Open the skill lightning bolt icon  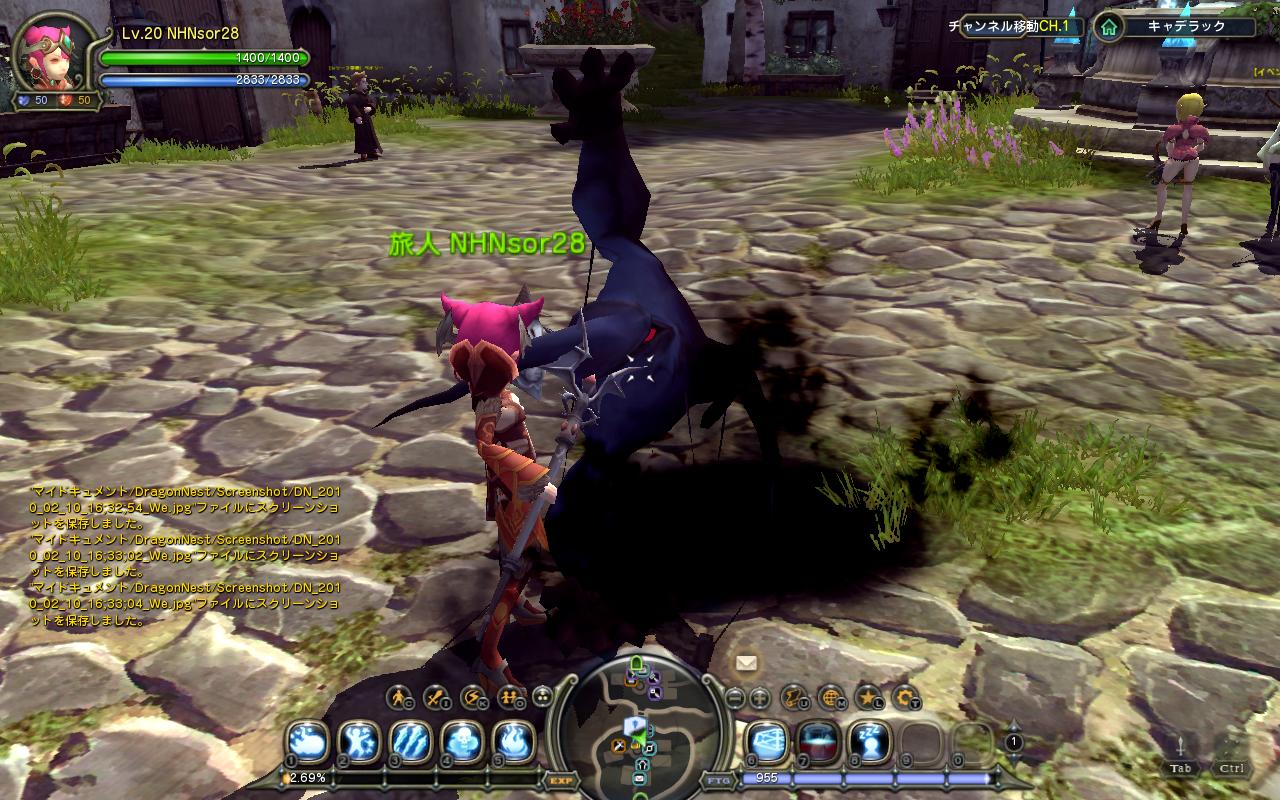(x=472, y=696)
